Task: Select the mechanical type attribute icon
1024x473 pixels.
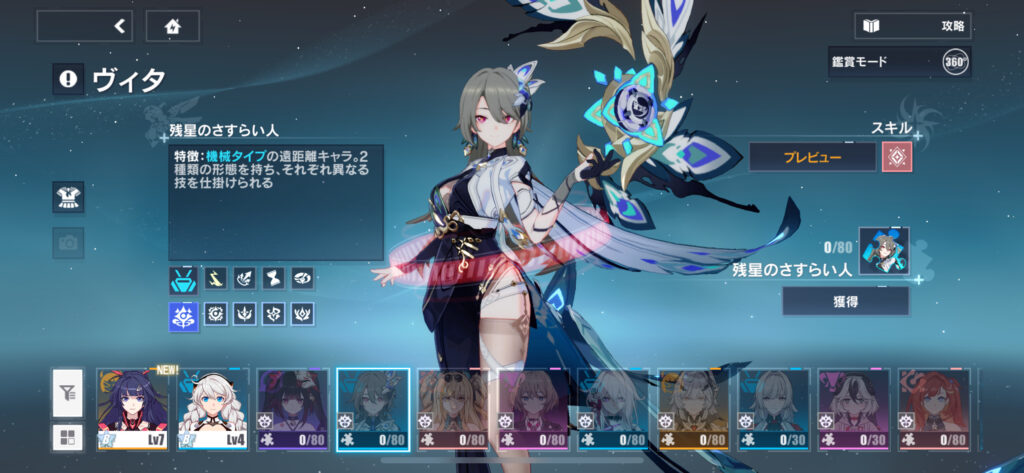Action: [x=184, y=279]
